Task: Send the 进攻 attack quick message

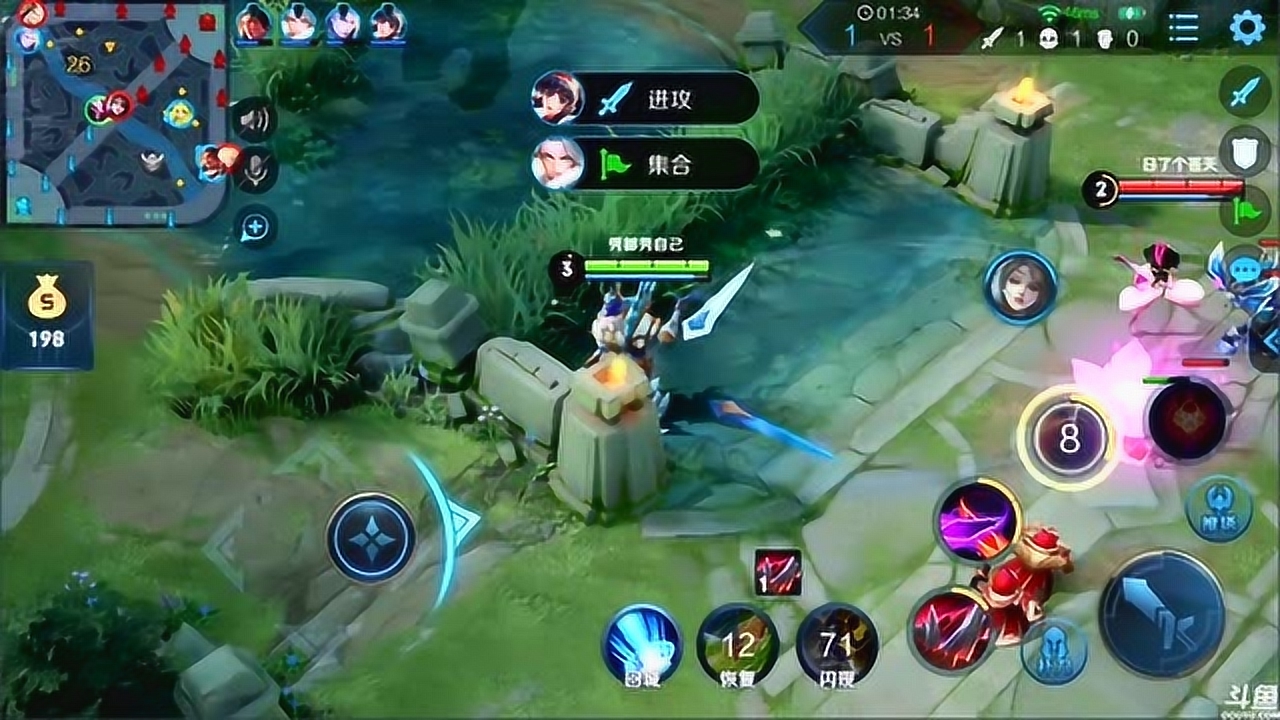Action: pyautogui.click(x=645, y=98)
